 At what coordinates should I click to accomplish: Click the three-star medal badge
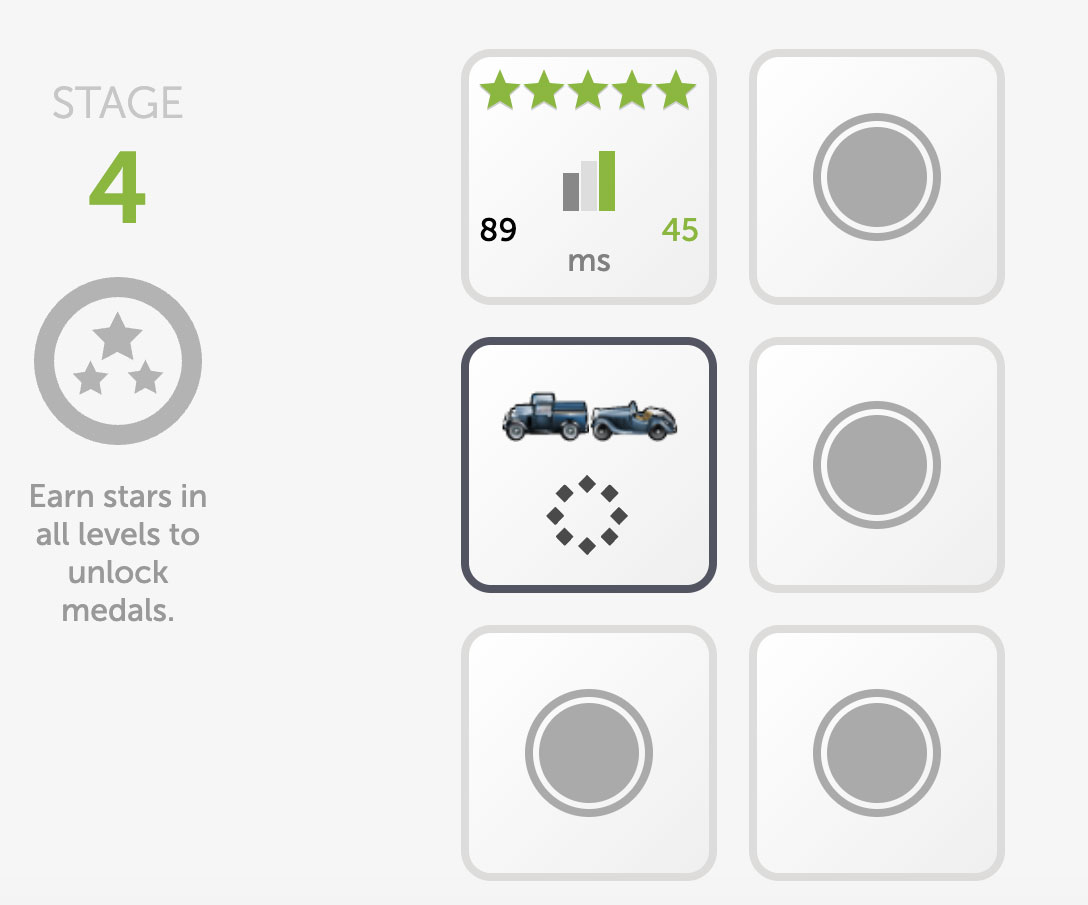click(x=118, y=360)
